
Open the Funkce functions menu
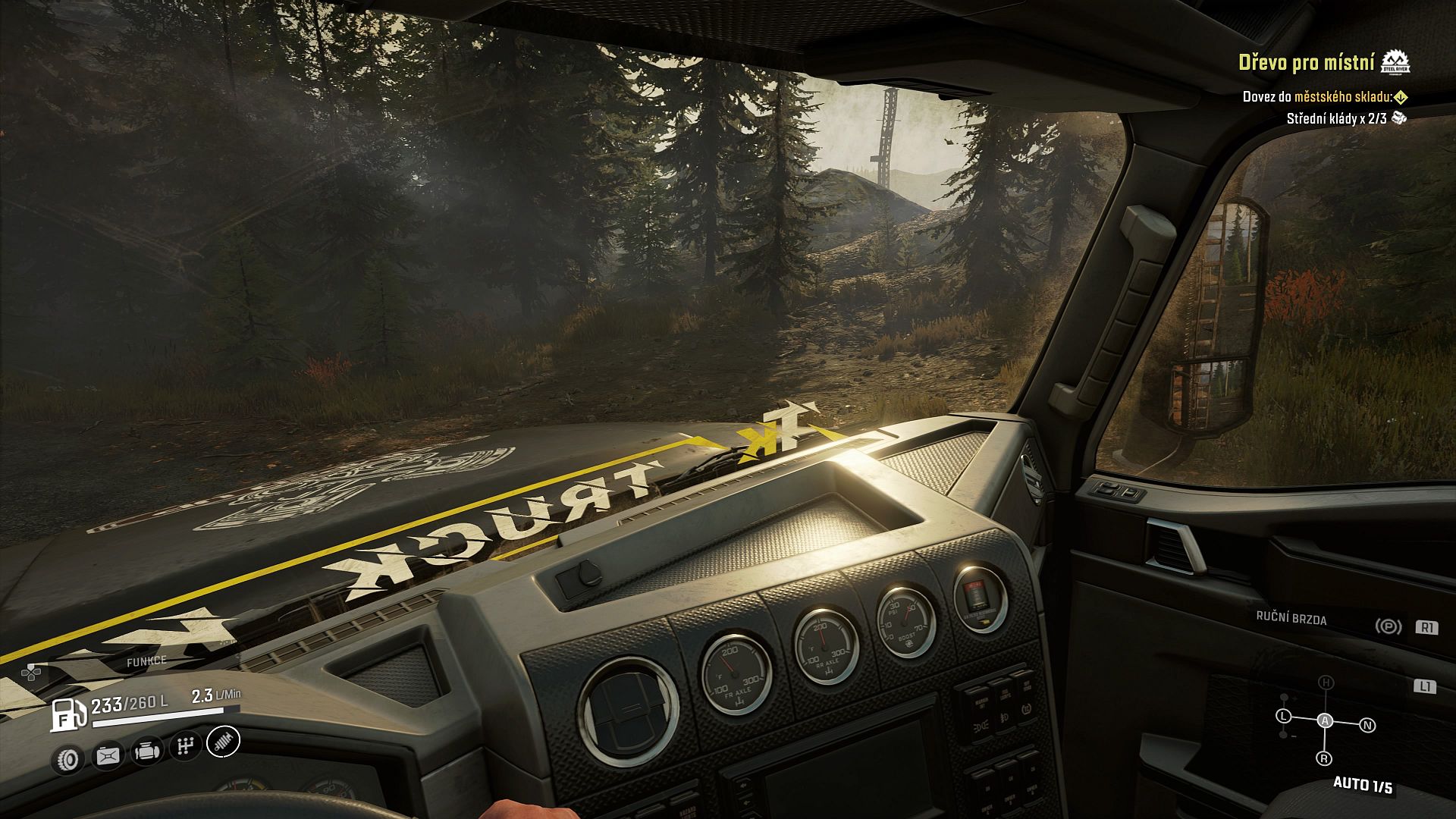tap(146, 661)
